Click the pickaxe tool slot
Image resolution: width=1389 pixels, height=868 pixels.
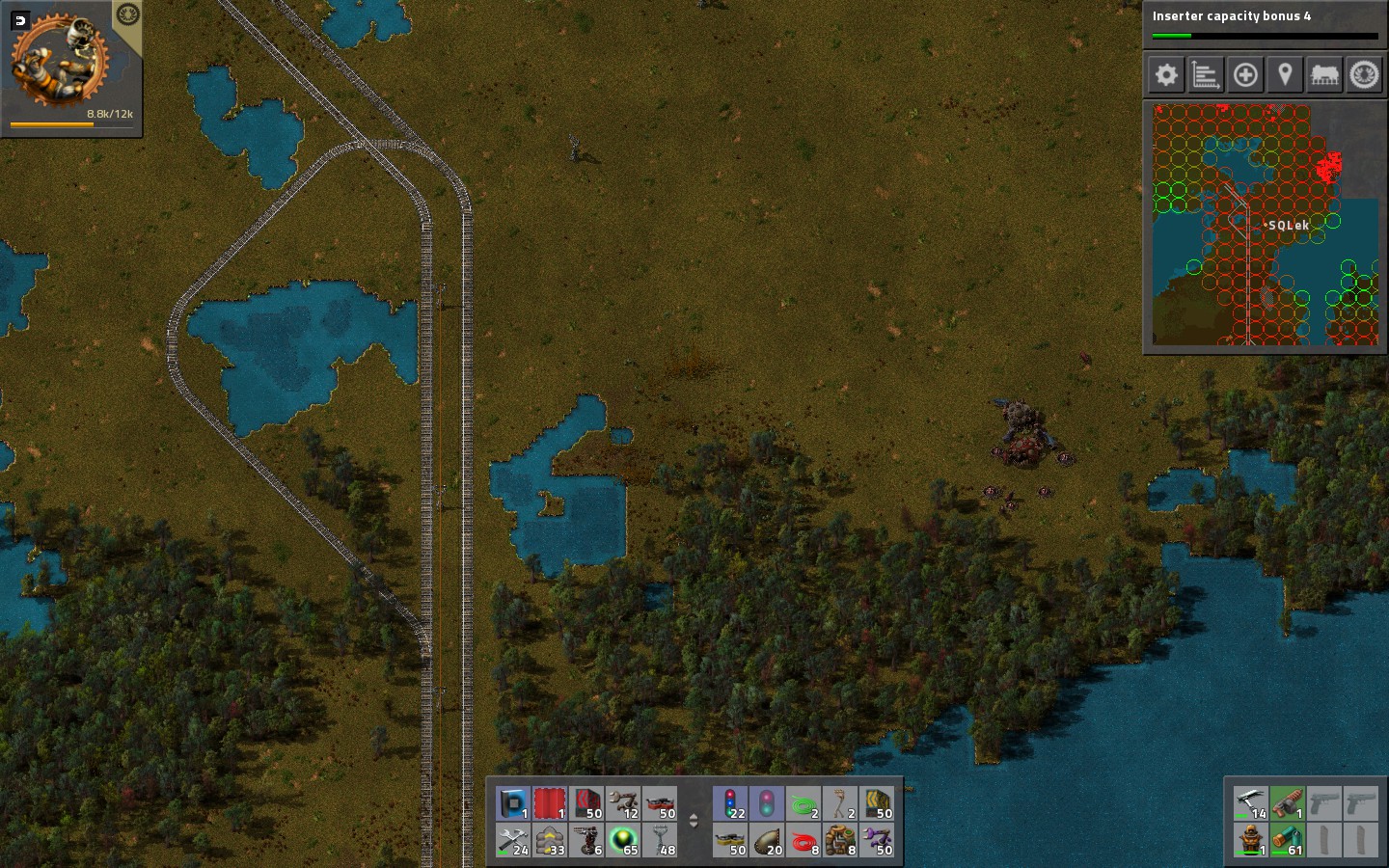pos(1250,803)
